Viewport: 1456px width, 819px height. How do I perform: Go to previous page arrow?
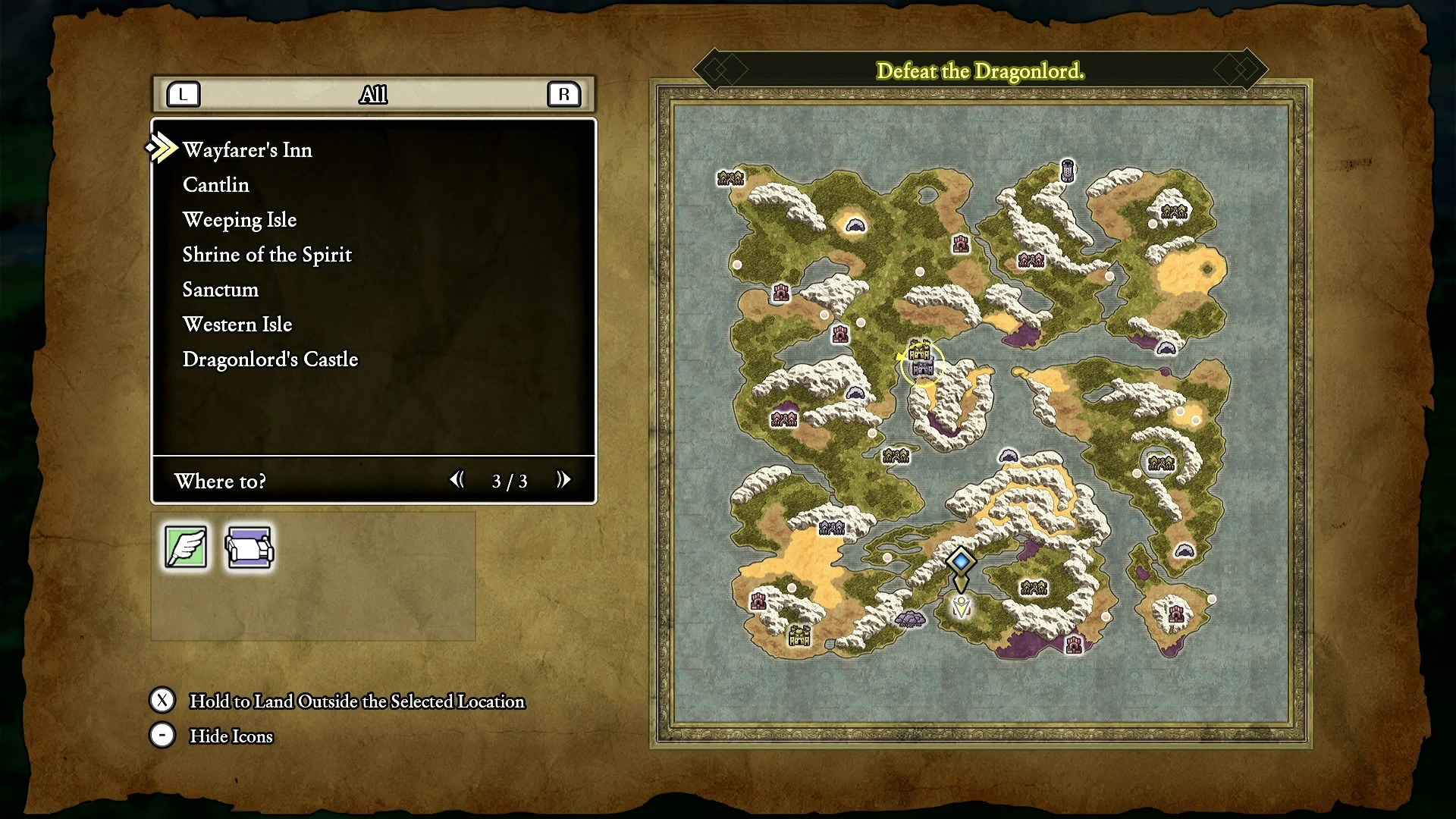[x=457, y=480]
